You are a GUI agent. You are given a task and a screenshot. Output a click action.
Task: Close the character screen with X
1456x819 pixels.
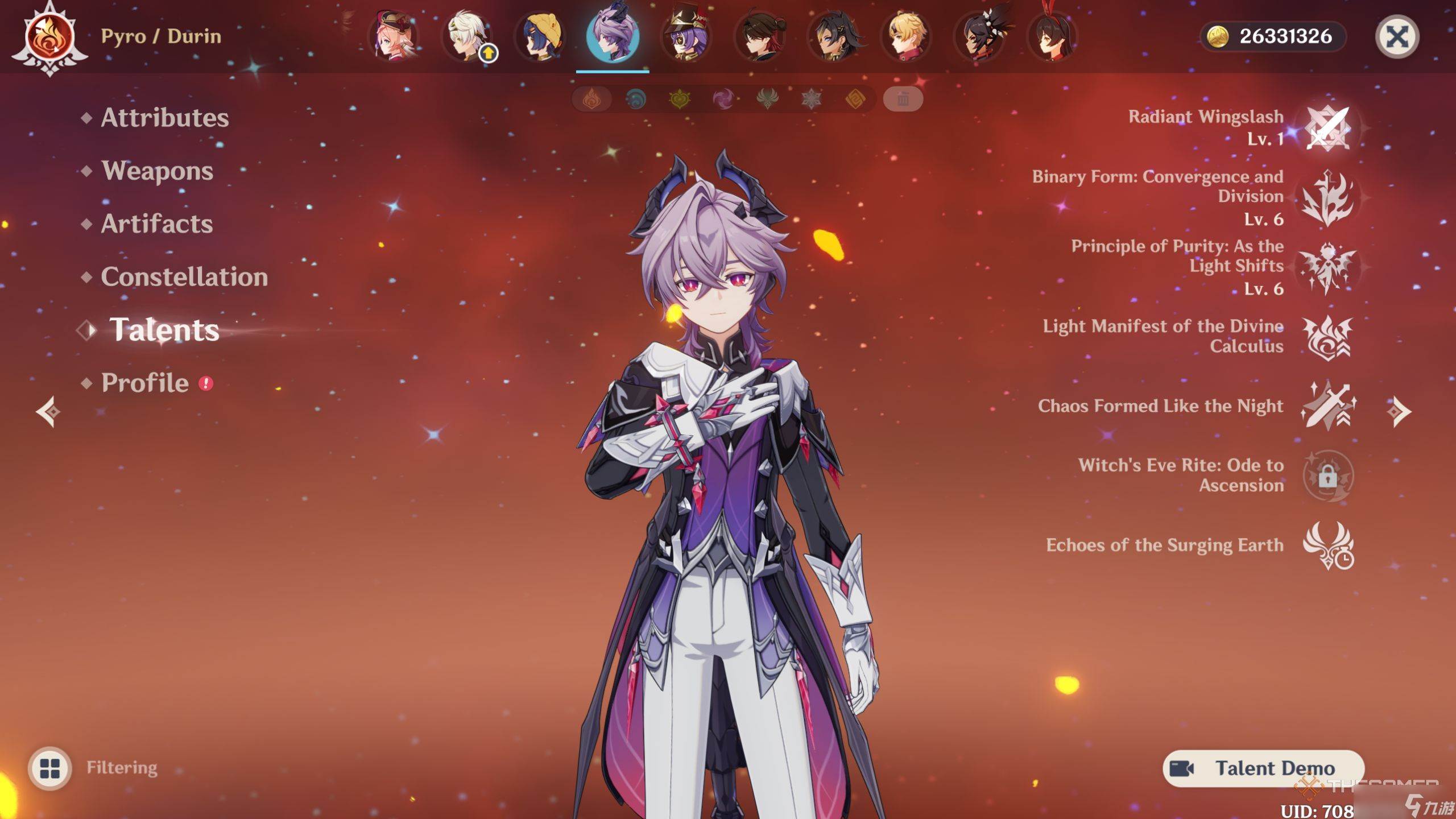click(x=1397, y=38)
